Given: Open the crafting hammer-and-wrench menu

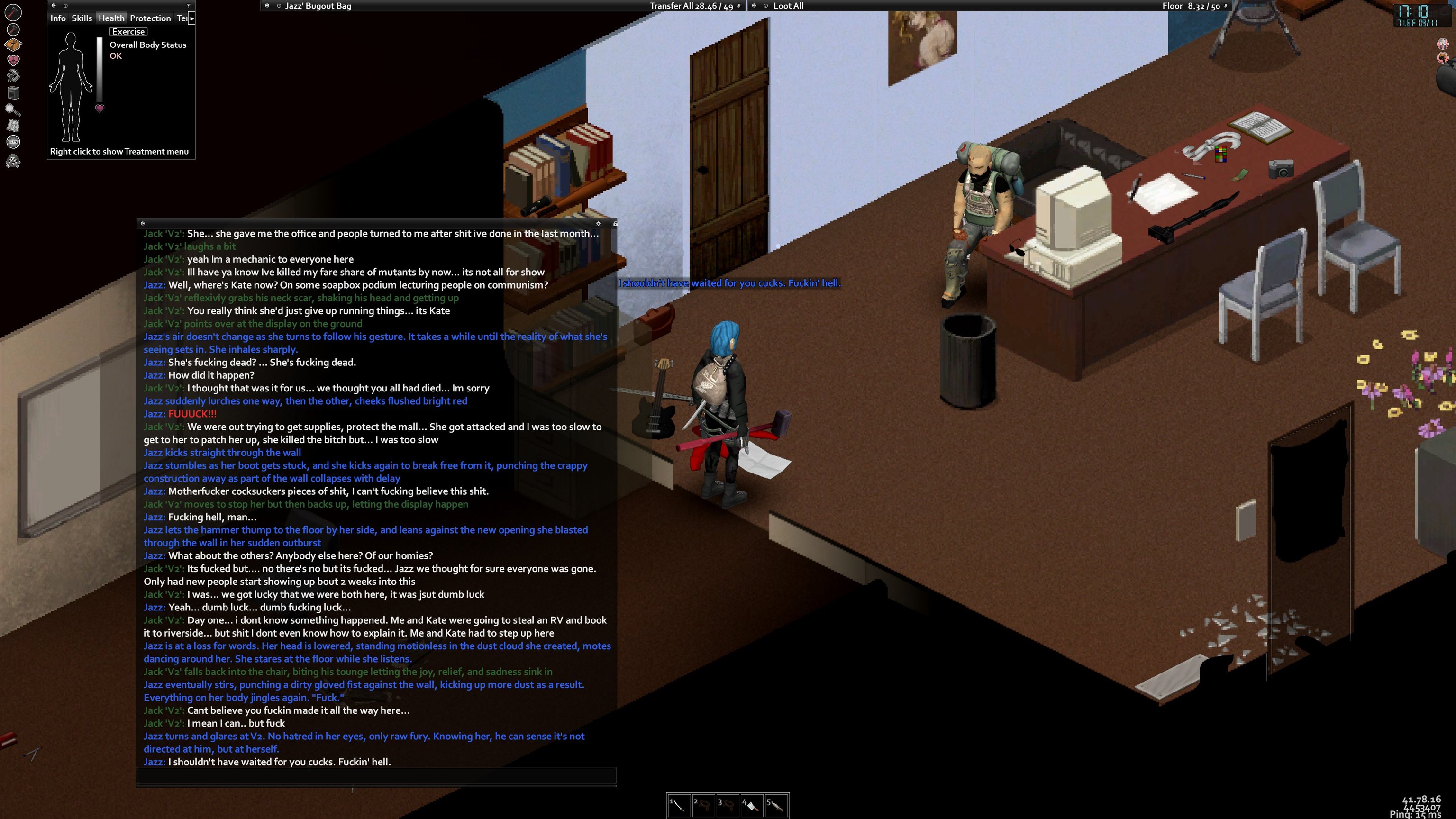Looking at the screenshot, I should 13,76.
